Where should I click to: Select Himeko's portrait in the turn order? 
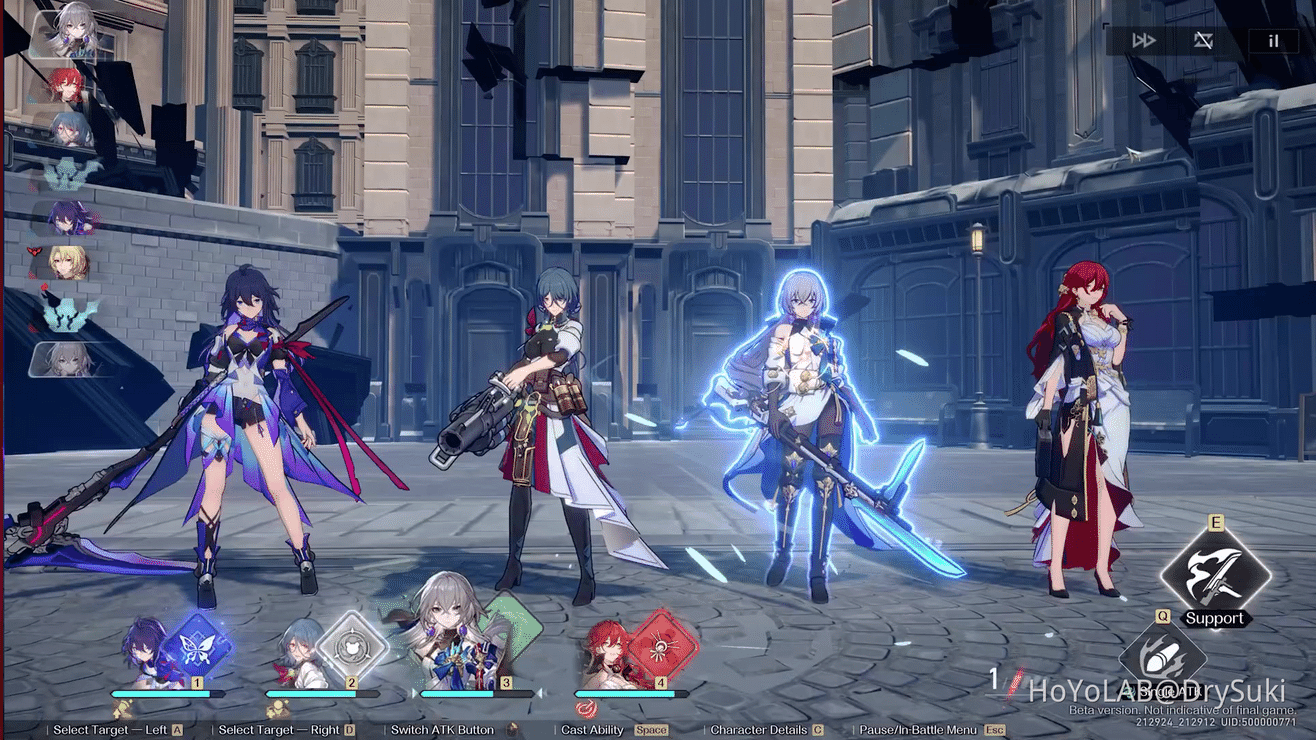(68, 85)
